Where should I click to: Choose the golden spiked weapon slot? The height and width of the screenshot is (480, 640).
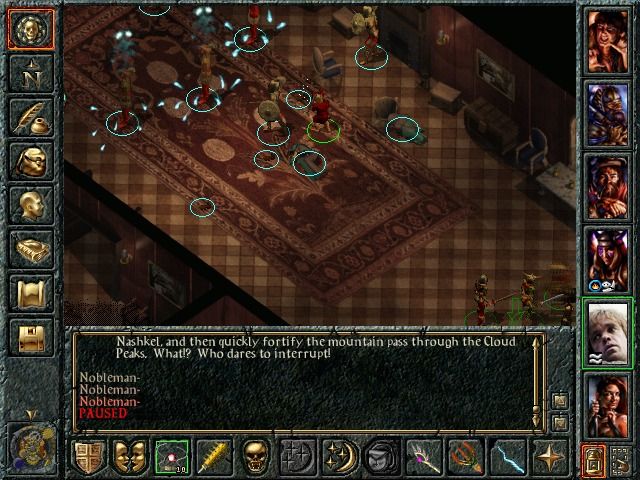pos(214,457)
